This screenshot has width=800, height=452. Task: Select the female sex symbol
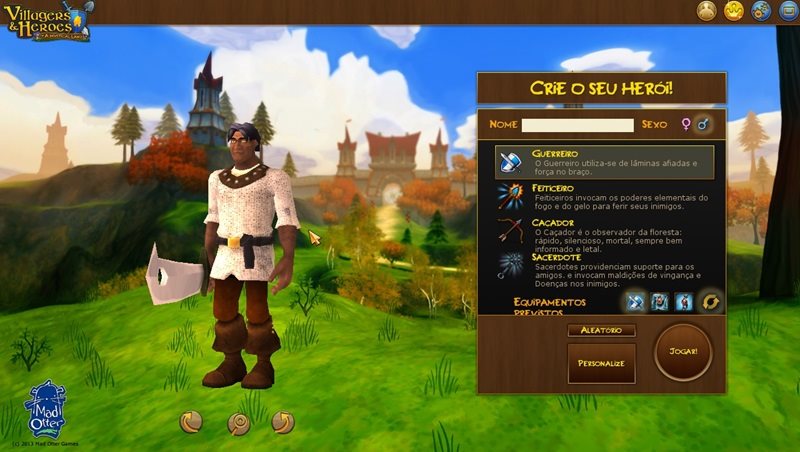point(686,125)
